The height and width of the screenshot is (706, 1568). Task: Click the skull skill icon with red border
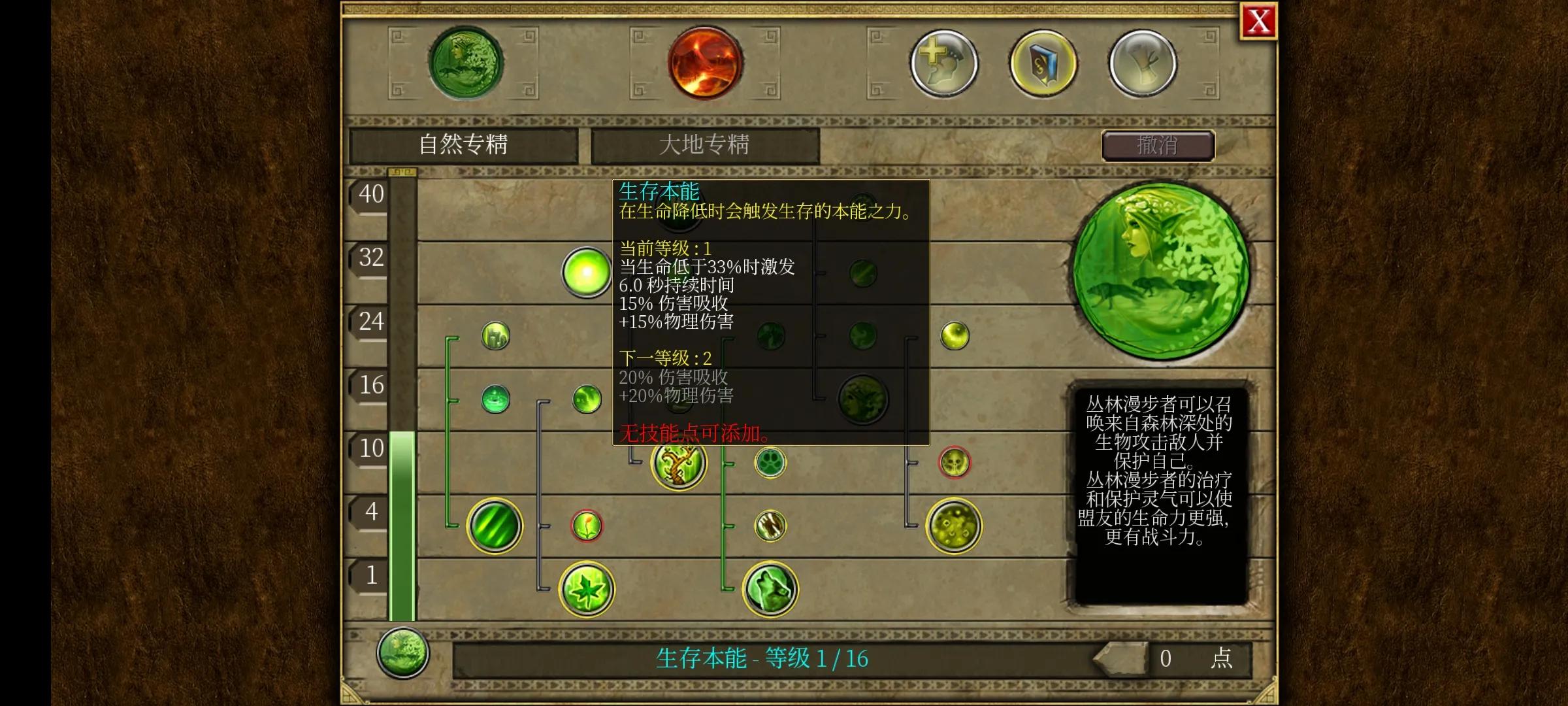955,462
